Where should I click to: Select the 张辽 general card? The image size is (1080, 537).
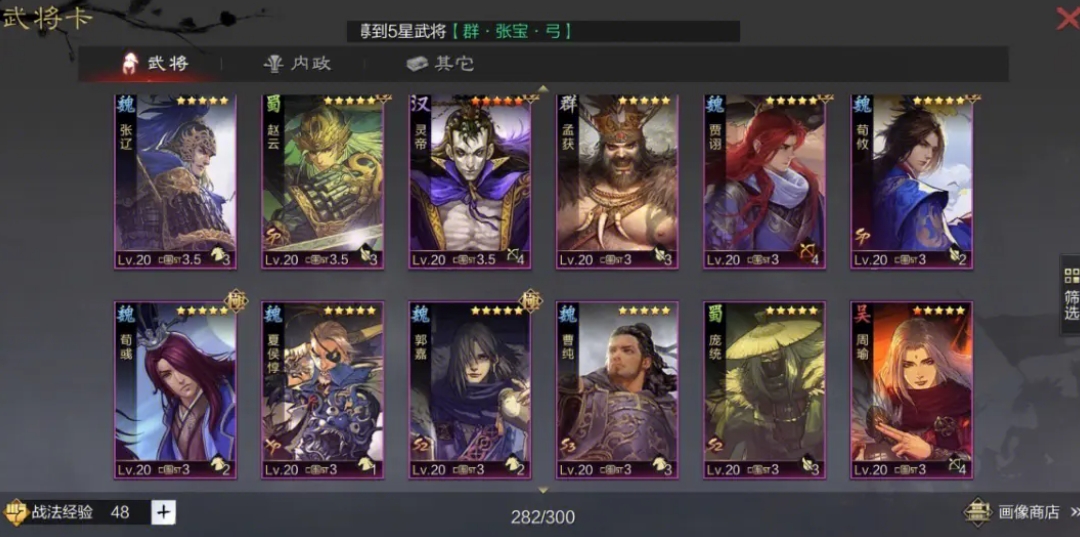(175, 182)
